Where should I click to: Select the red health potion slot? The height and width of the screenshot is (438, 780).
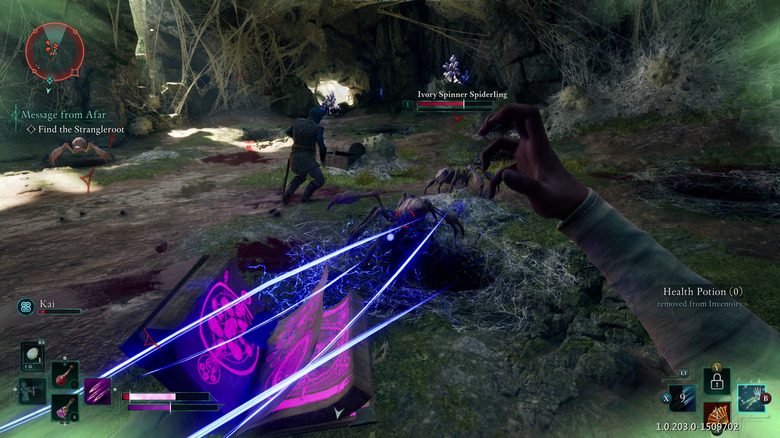tap(65, 377)
